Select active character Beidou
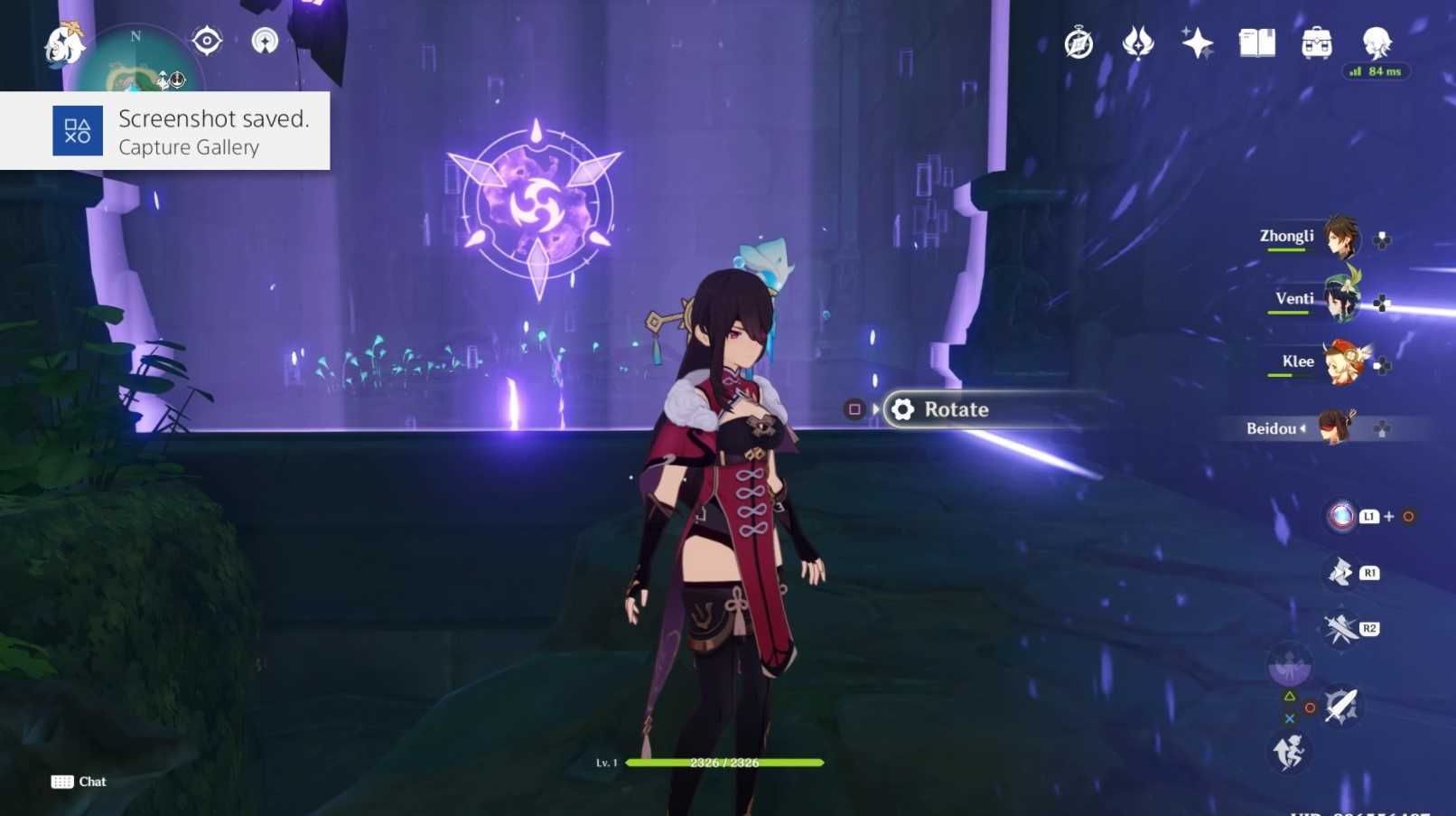1456x816 pixels. [x=1333, y=427]
